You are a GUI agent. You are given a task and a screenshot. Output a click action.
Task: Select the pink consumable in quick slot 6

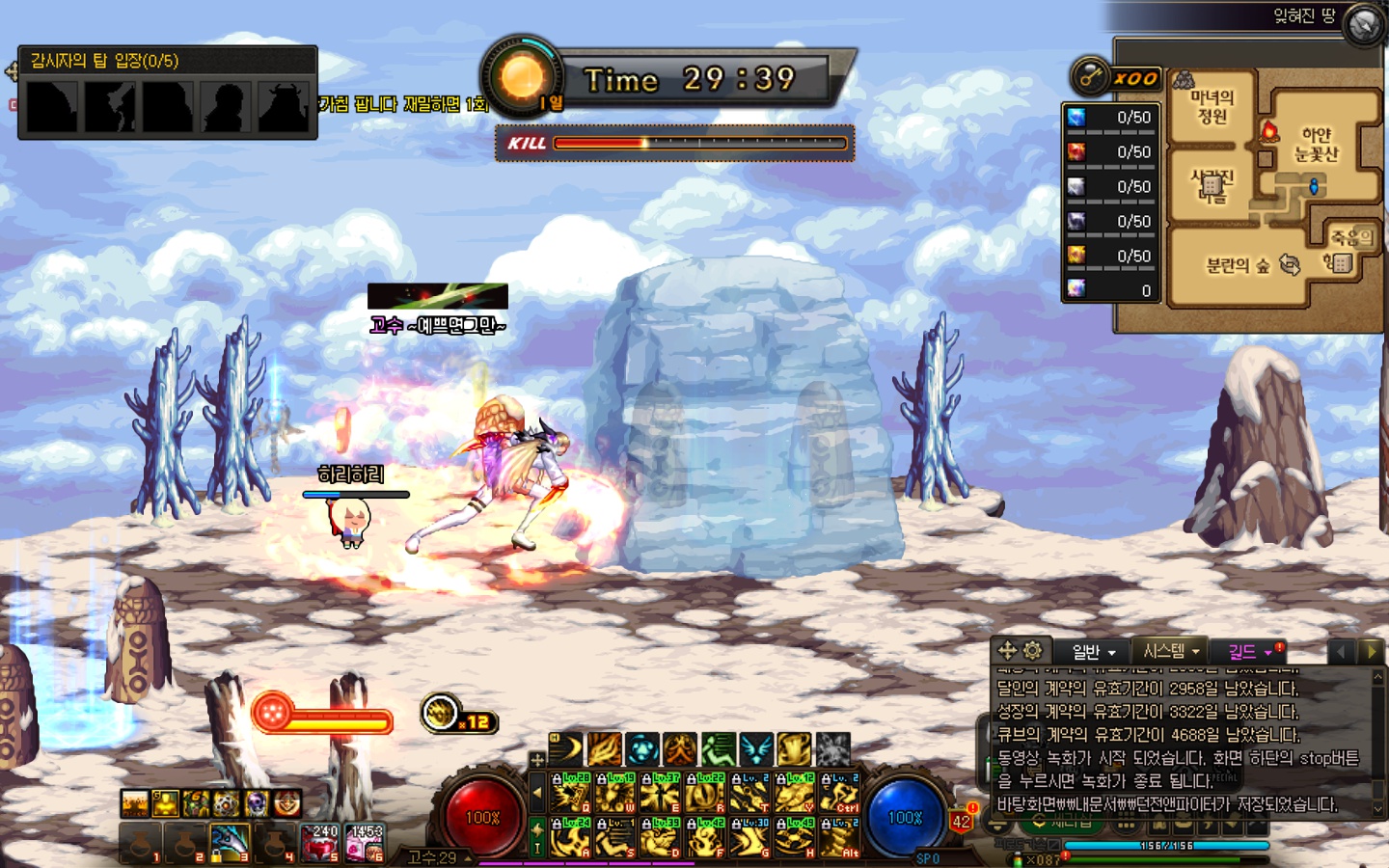click(x=365, y=842)
